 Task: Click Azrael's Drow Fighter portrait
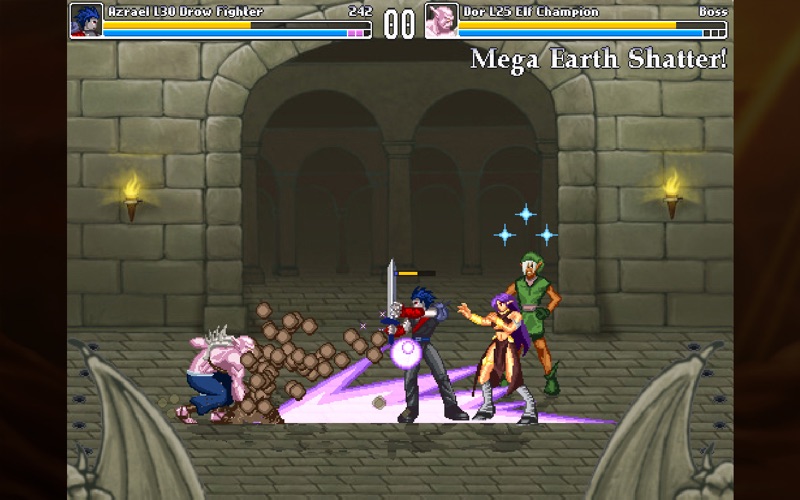(85, 21)
